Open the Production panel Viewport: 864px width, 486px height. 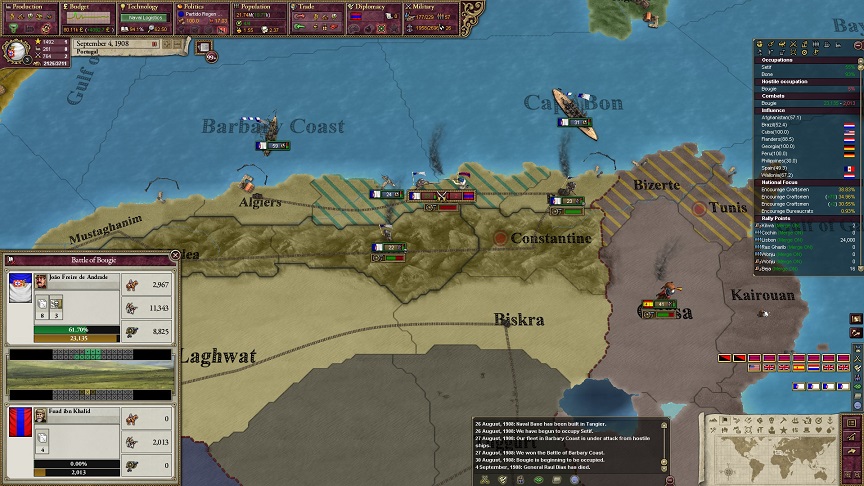28,6
